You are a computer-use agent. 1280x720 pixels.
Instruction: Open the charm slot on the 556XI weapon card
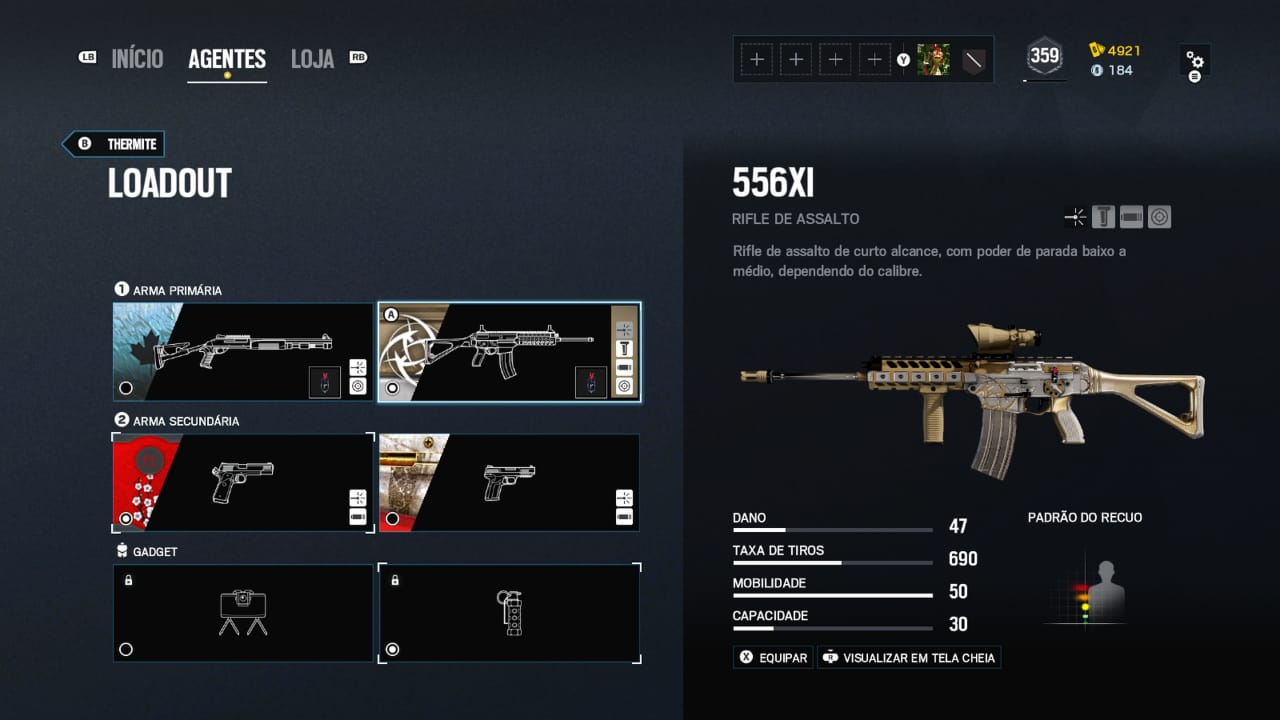tap(592, 383)
